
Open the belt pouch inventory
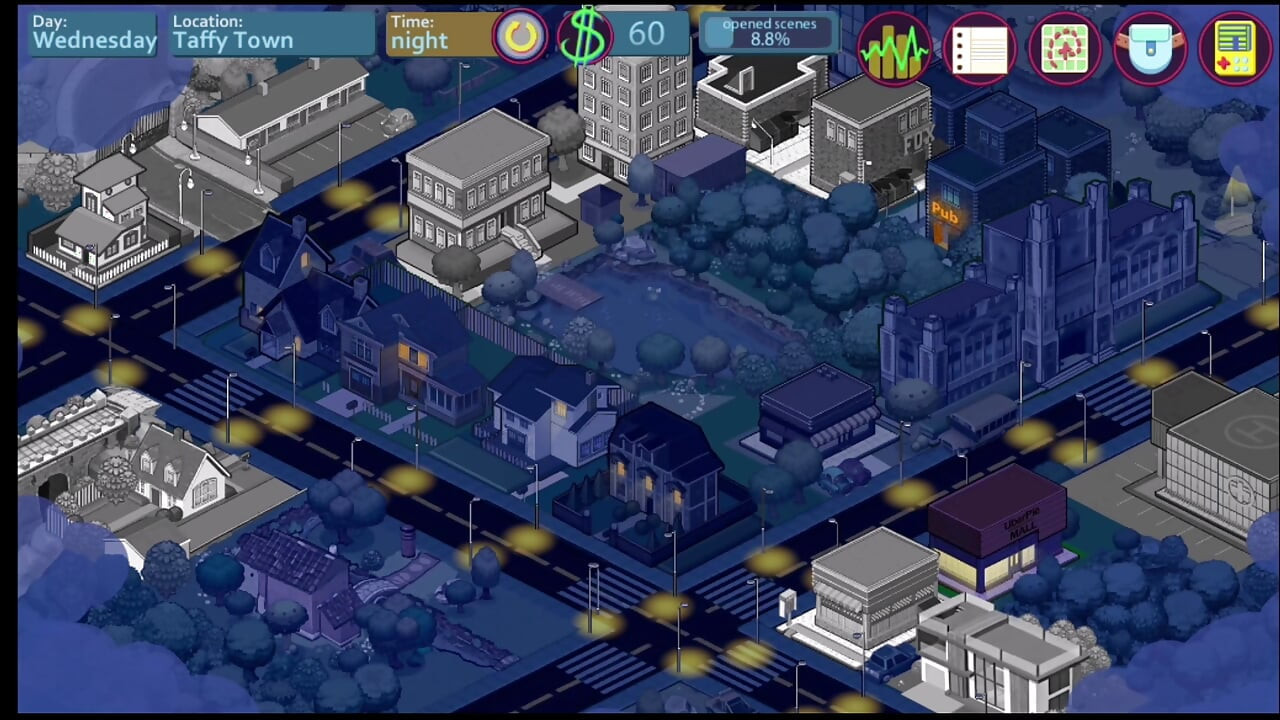[1150, 48]
